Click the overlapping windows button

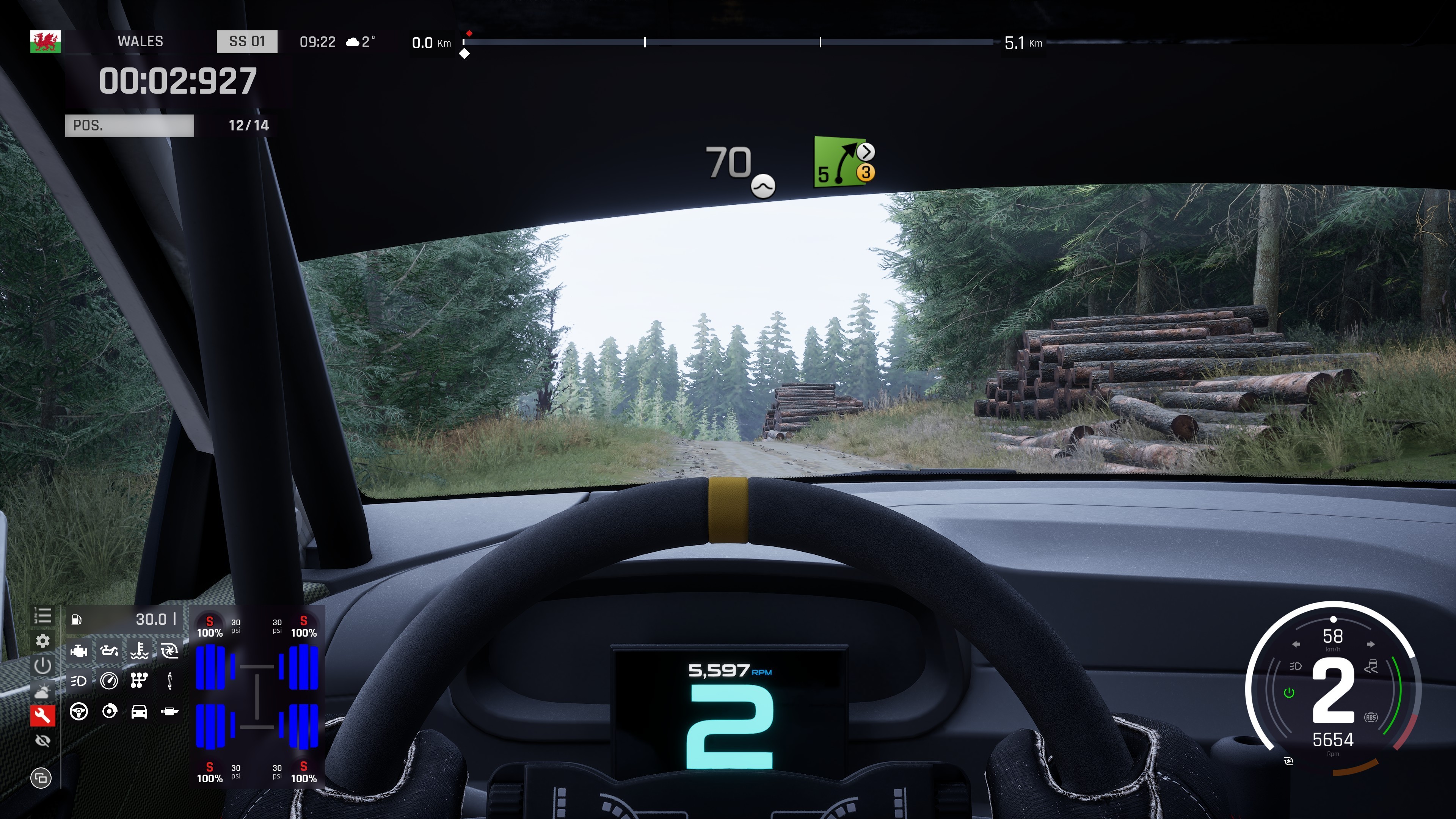click(x=41, y=778)
